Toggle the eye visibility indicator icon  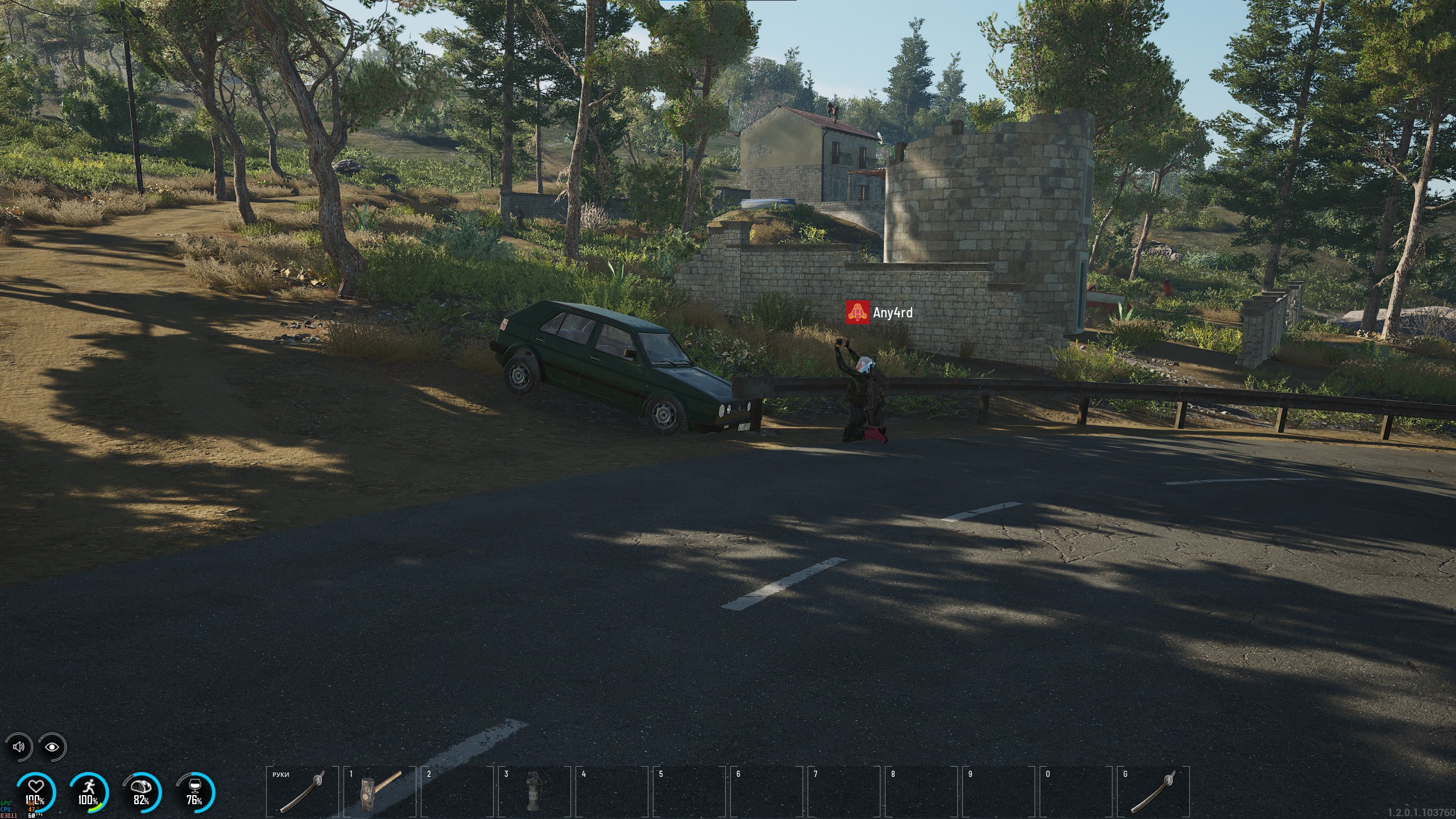[x=52, y=746]
